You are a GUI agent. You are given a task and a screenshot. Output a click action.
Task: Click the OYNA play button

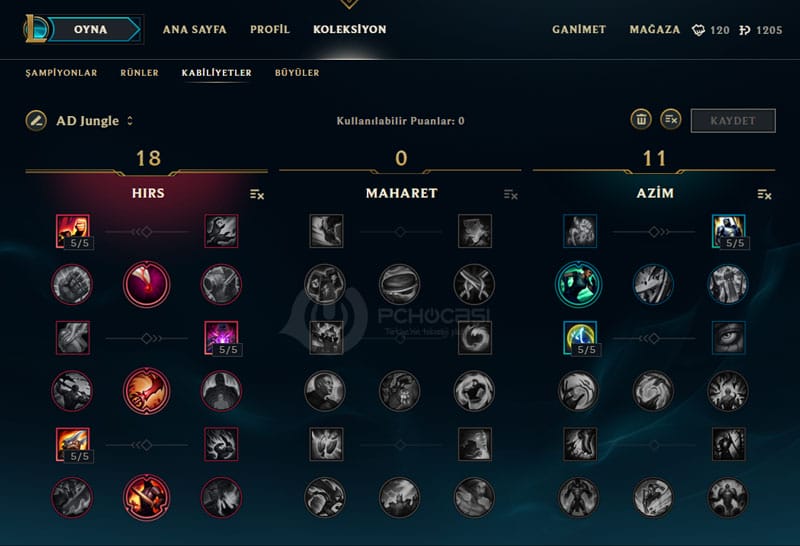(x=90, y=29)
